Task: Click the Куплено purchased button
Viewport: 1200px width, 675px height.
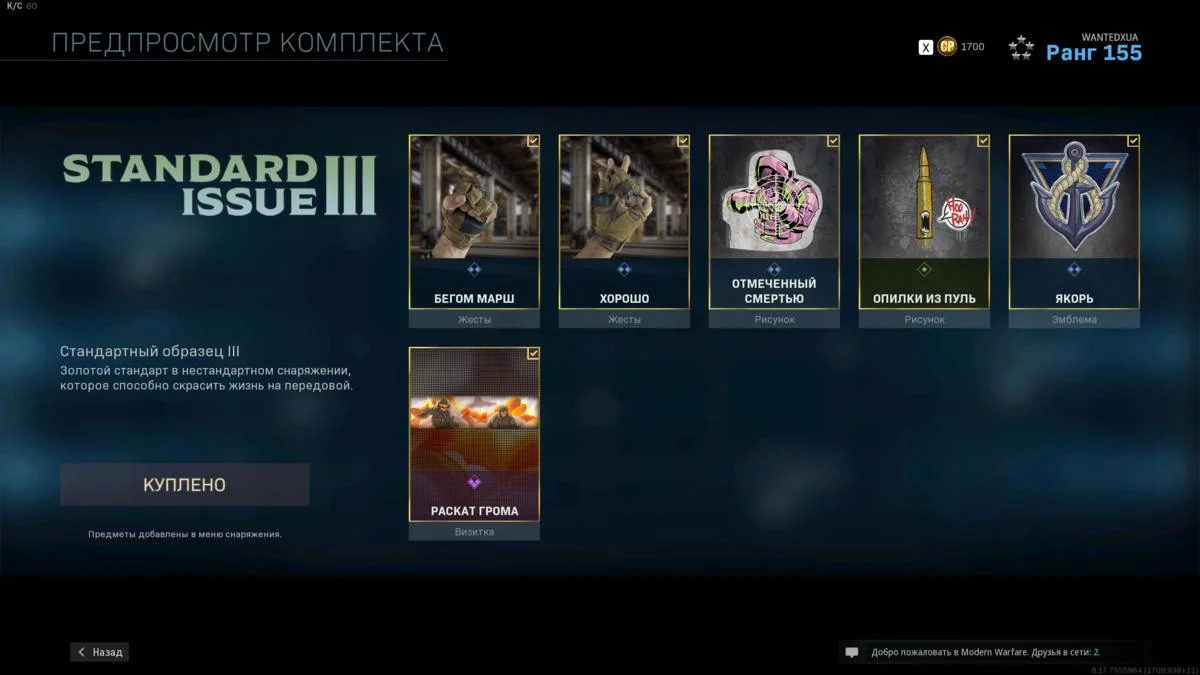Action: [x=185, y=485]
